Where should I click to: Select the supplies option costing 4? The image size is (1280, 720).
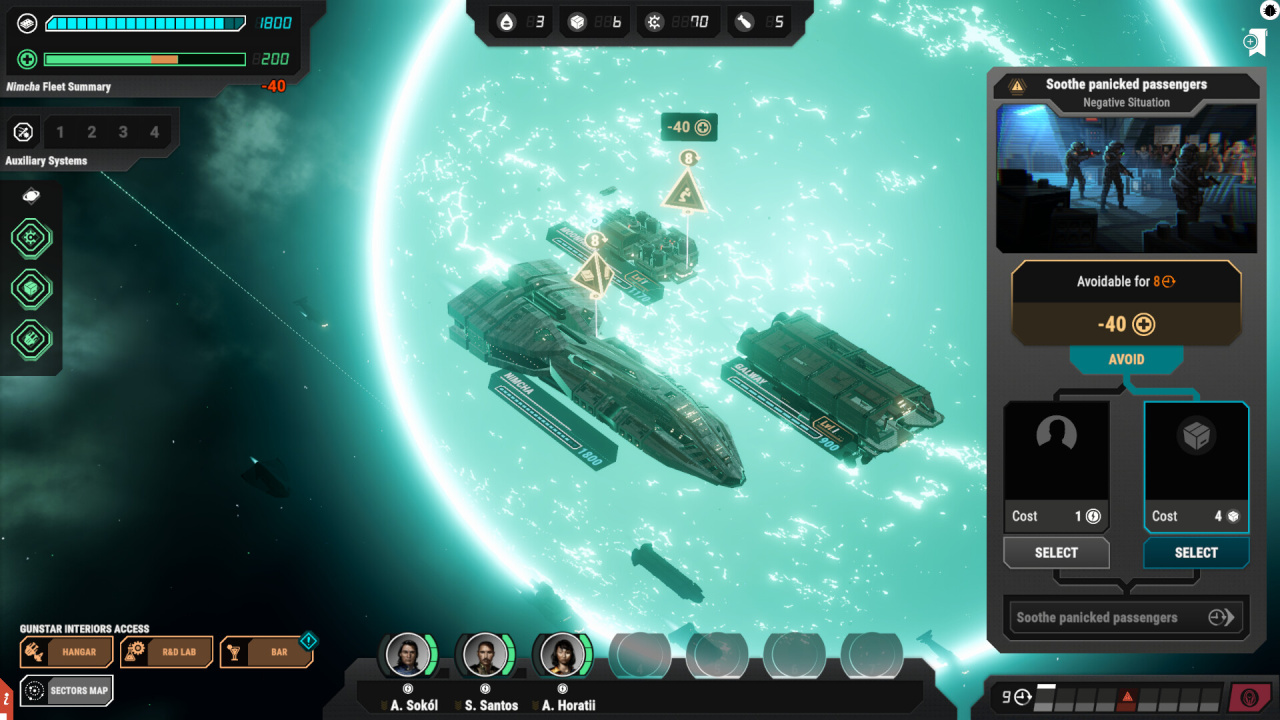[x=1196, y=552]
